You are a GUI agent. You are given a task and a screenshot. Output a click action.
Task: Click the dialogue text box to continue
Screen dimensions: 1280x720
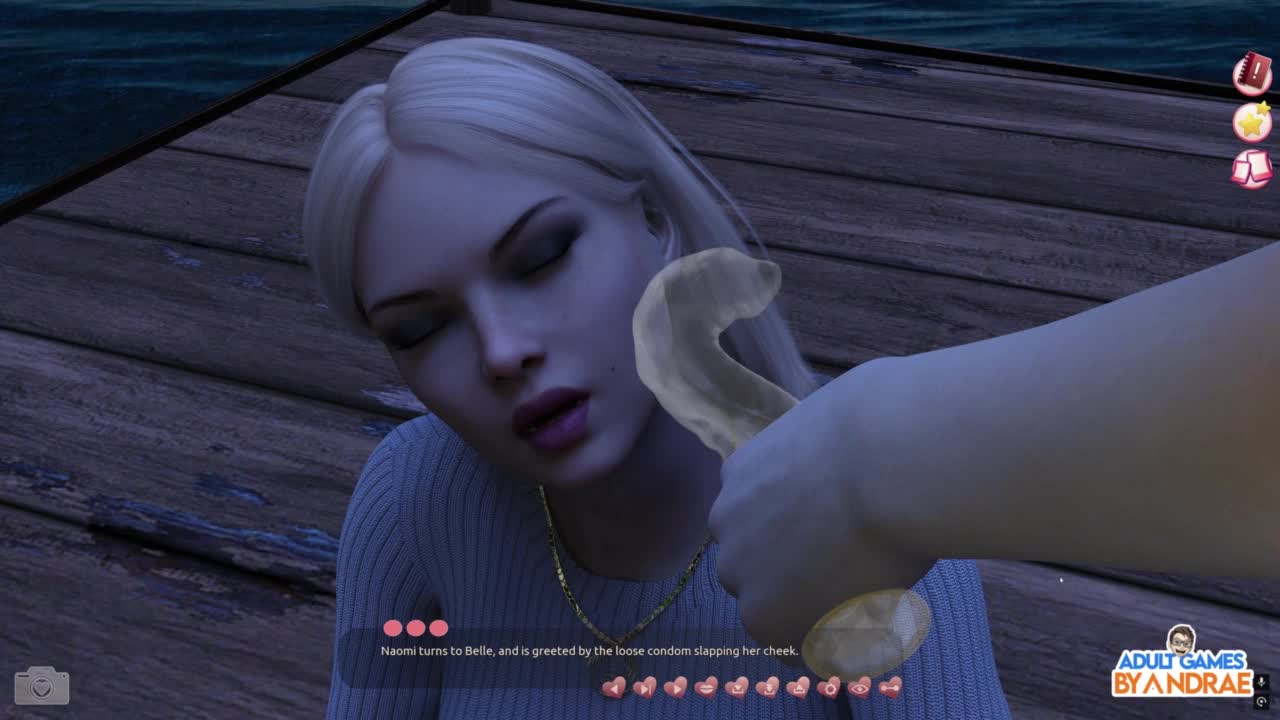(x=589, y=651)
